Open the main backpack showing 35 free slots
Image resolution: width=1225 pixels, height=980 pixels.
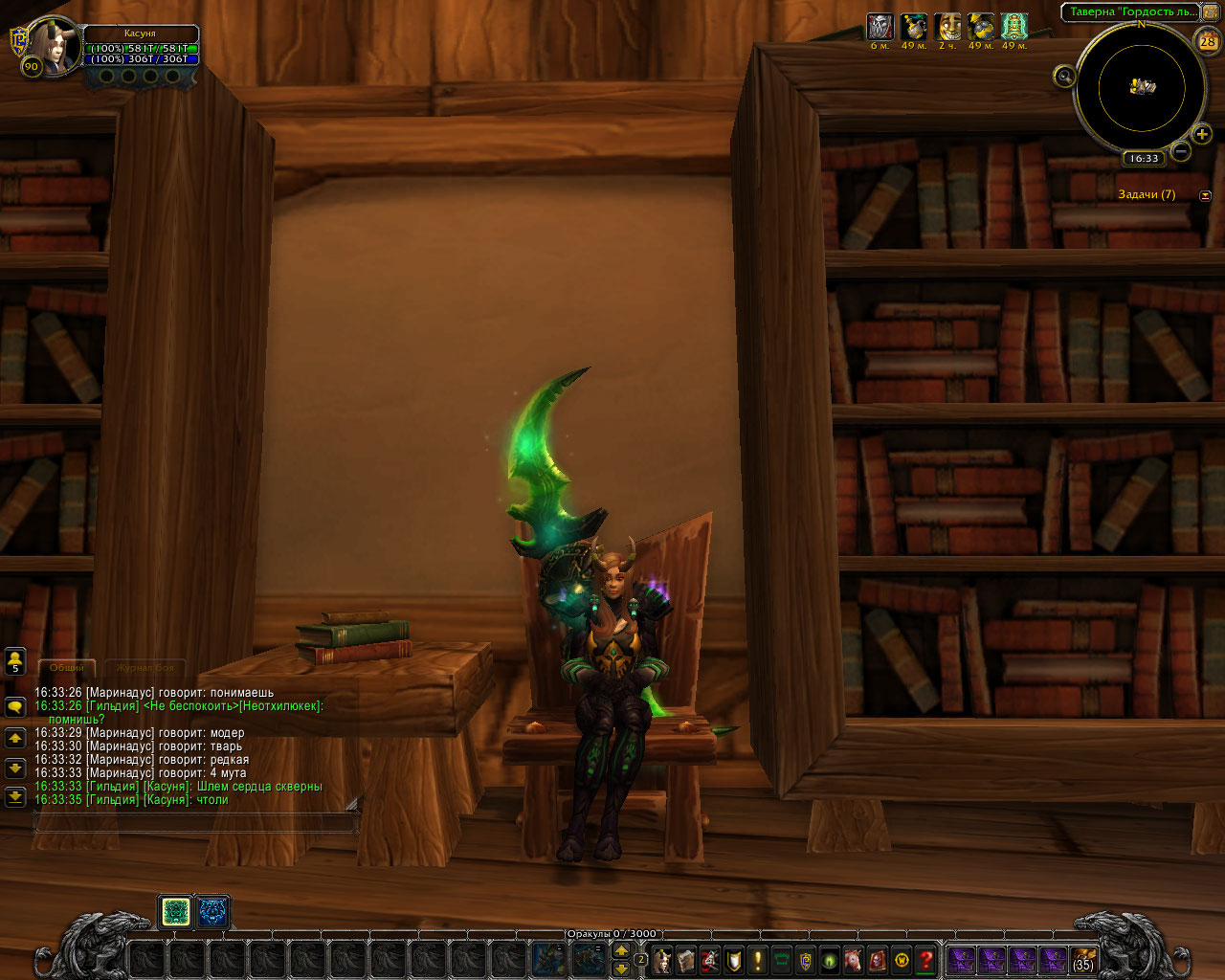coord(1083,960)
